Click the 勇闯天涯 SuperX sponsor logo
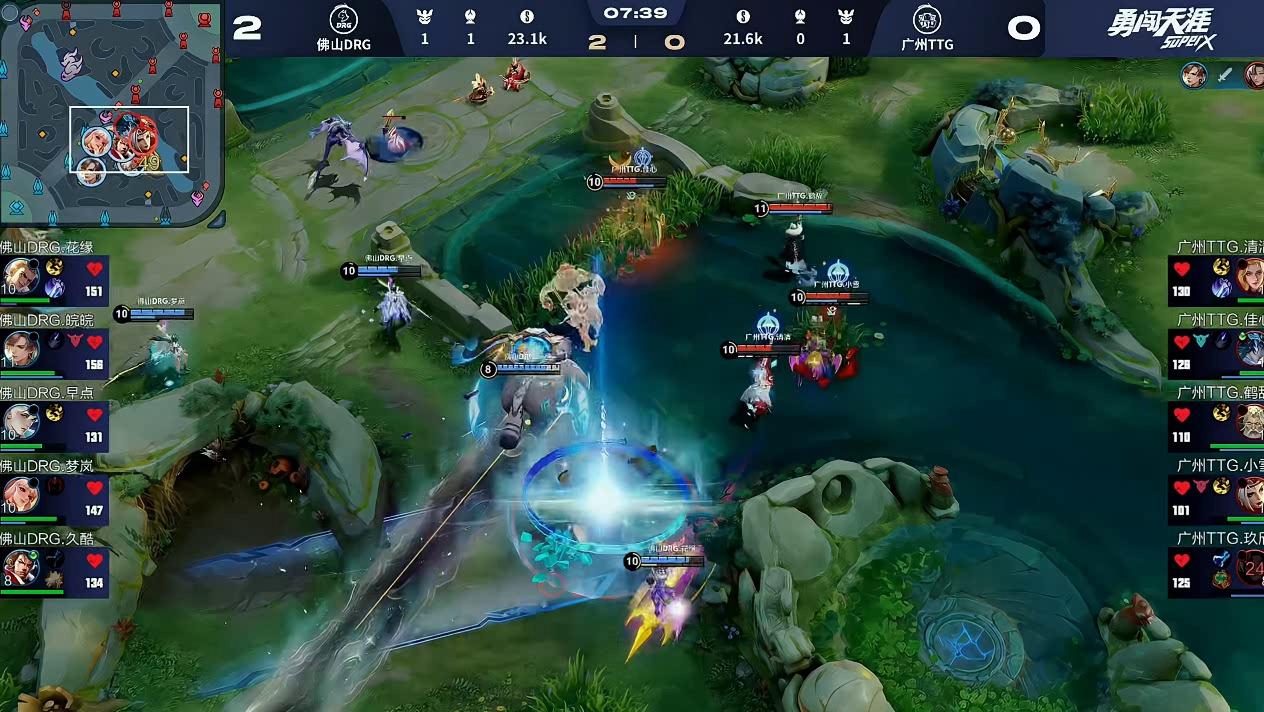This screenshot has height=712, width=1264. tap(1158, 27)
